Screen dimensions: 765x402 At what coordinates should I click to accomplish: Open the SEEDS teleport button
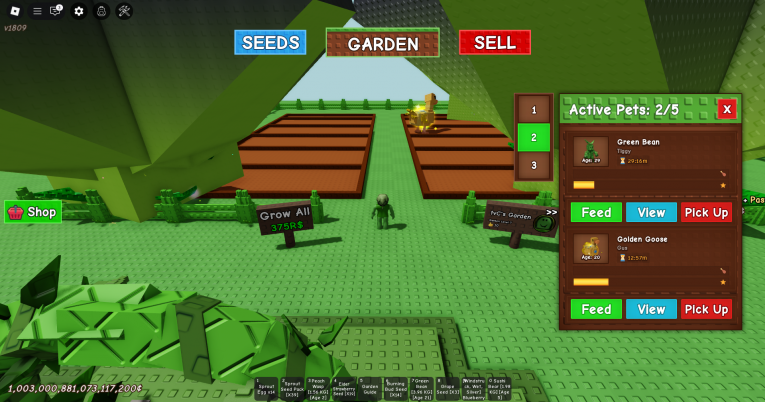(270, 42)
